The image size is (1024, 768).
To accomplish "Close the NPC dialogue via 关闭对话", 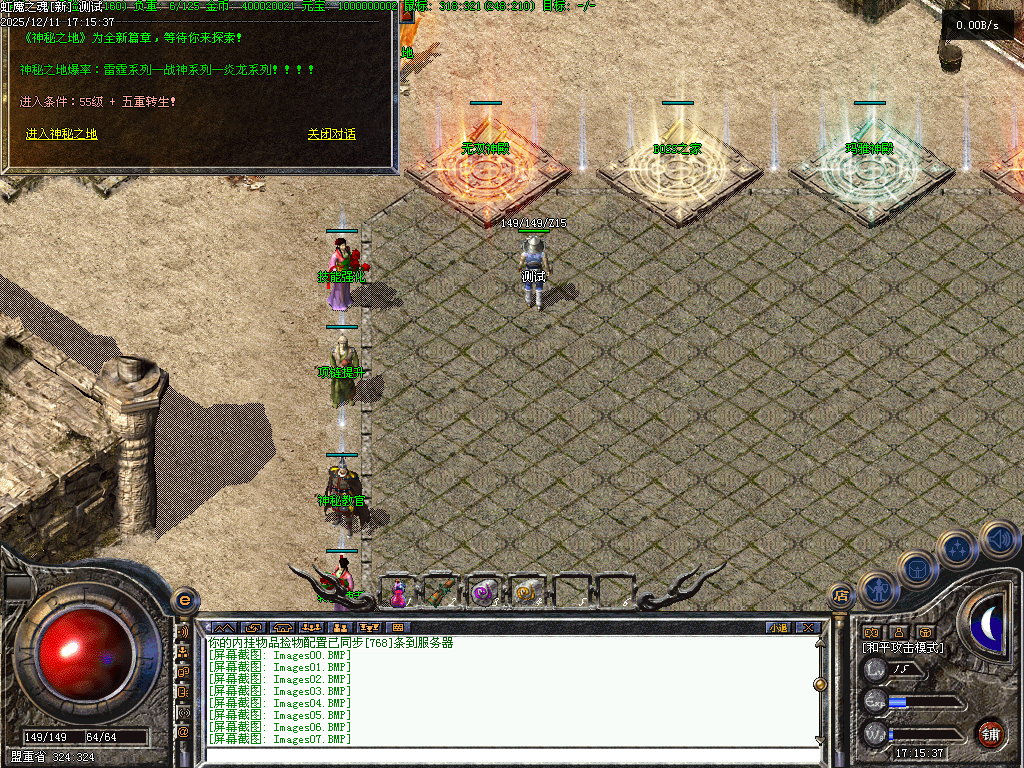I will point(331,134).
